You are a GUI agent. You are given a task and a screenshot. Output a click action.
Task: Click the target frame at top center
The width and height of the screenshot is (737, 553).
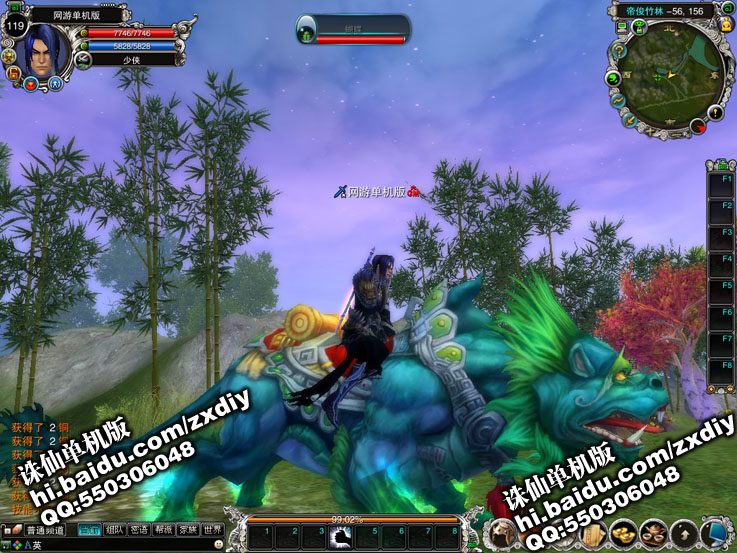353,29
